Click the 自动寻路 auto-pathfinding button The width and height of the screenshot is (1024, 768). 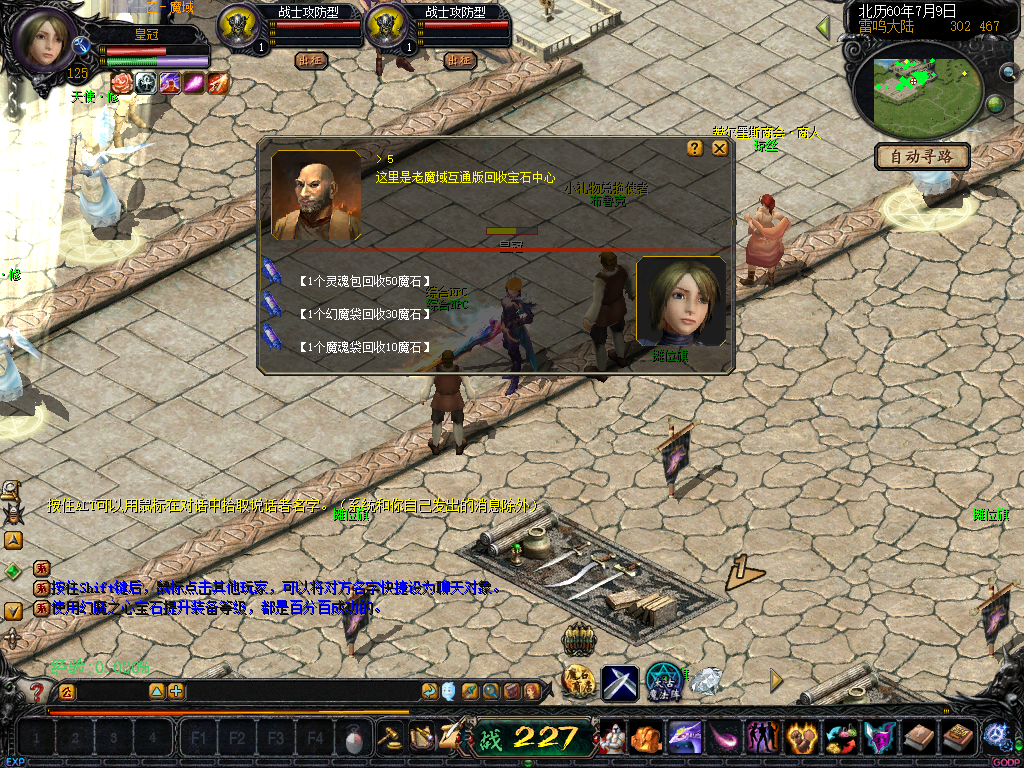(x=921, y=156)
